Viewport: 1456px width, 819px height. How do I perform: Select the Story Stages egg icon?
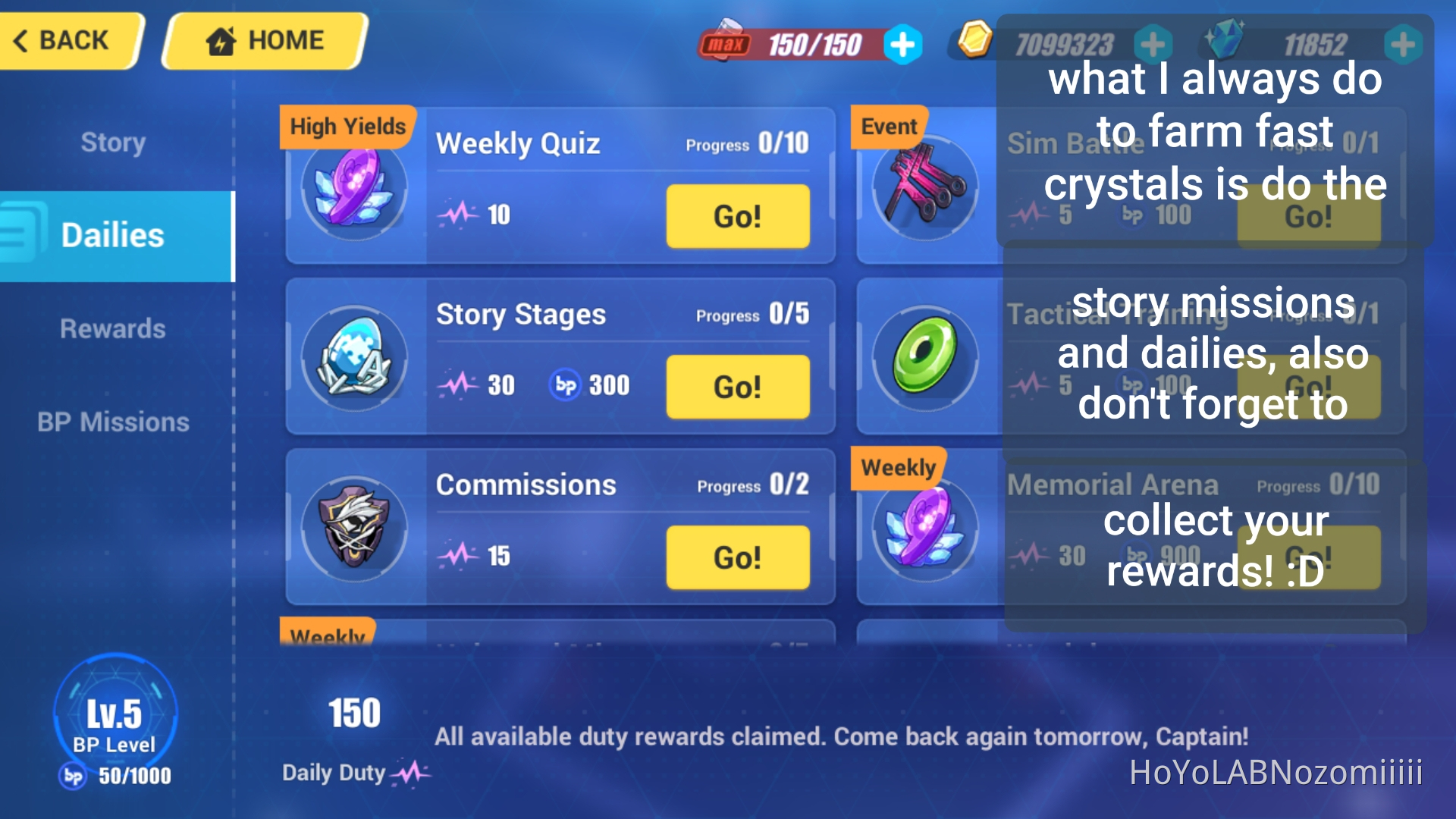click(354, 362)
